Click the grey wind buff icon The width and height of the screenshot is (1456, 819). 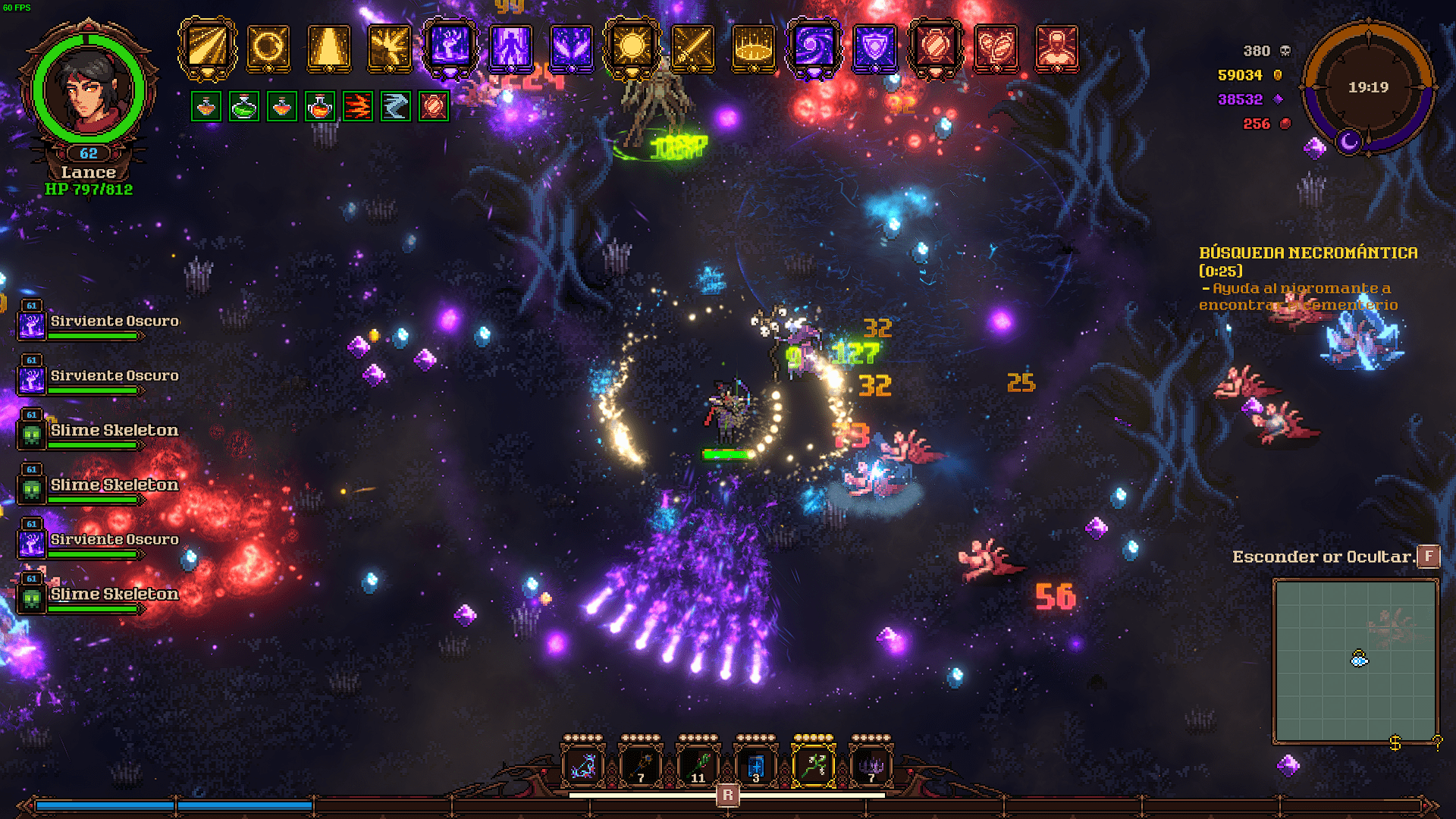[396, 107]
